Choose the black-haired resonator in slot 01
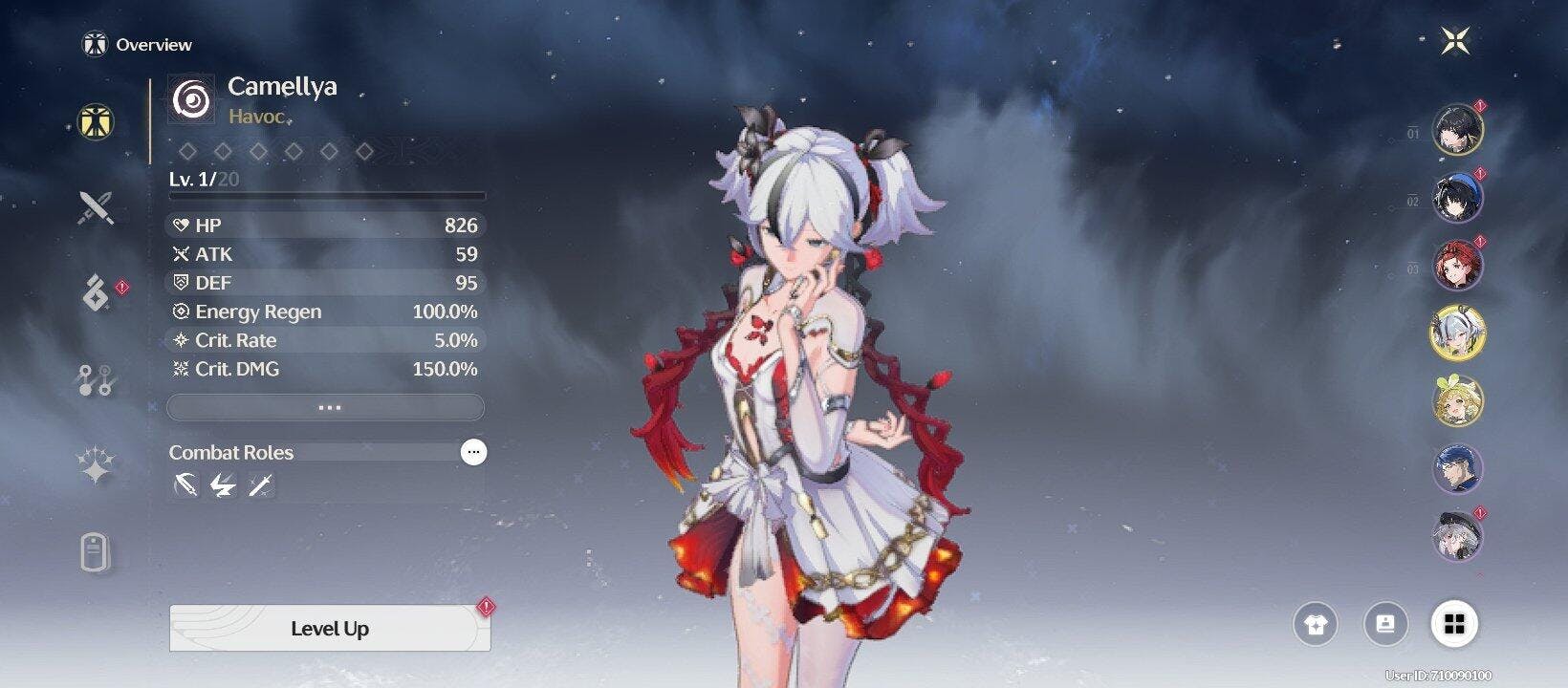Image resolution: width=1568 pixels, height=688 pixels. (1457, 130)
